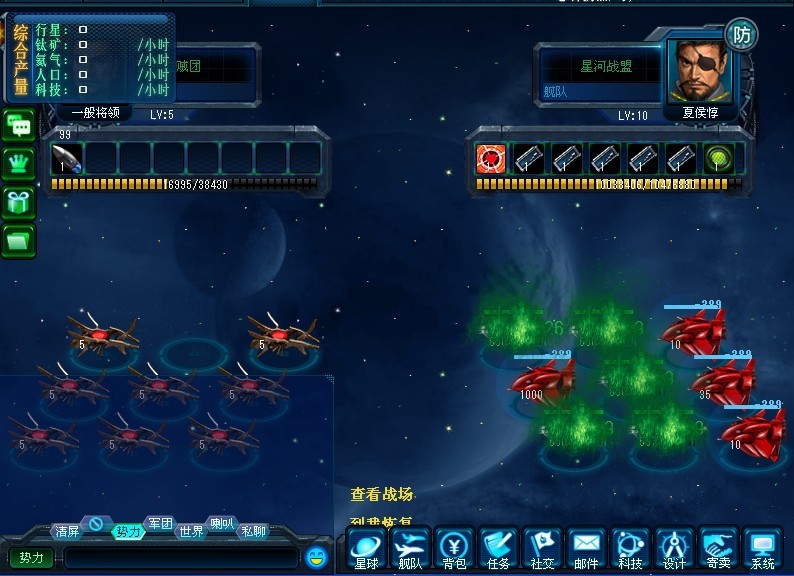Screen dimensions: 794x576
Task: Open the 邮件 (Mail) inbox
Action: pos(586,550)
